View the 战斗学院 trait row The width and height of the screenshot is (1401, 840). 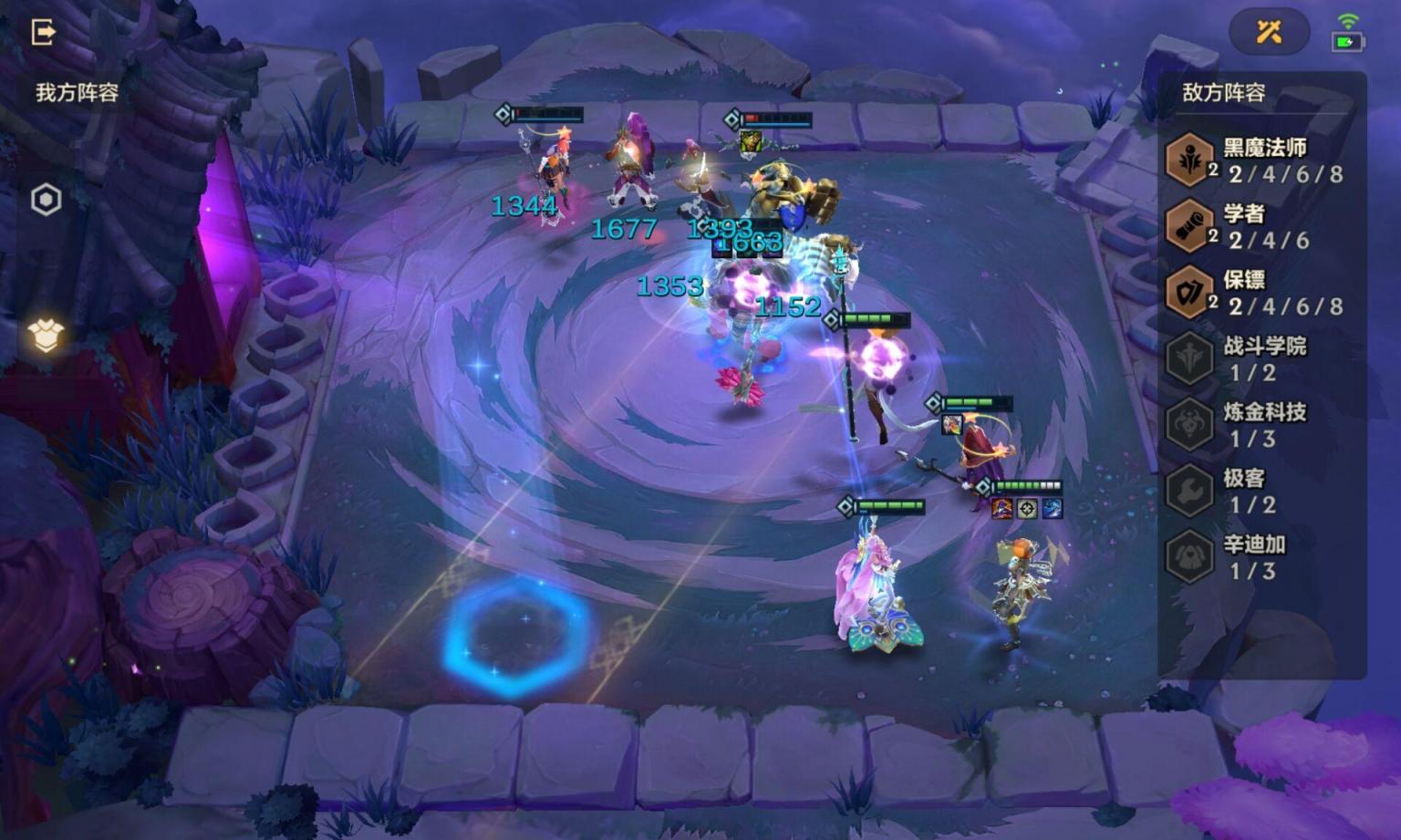pos(1259,358)
